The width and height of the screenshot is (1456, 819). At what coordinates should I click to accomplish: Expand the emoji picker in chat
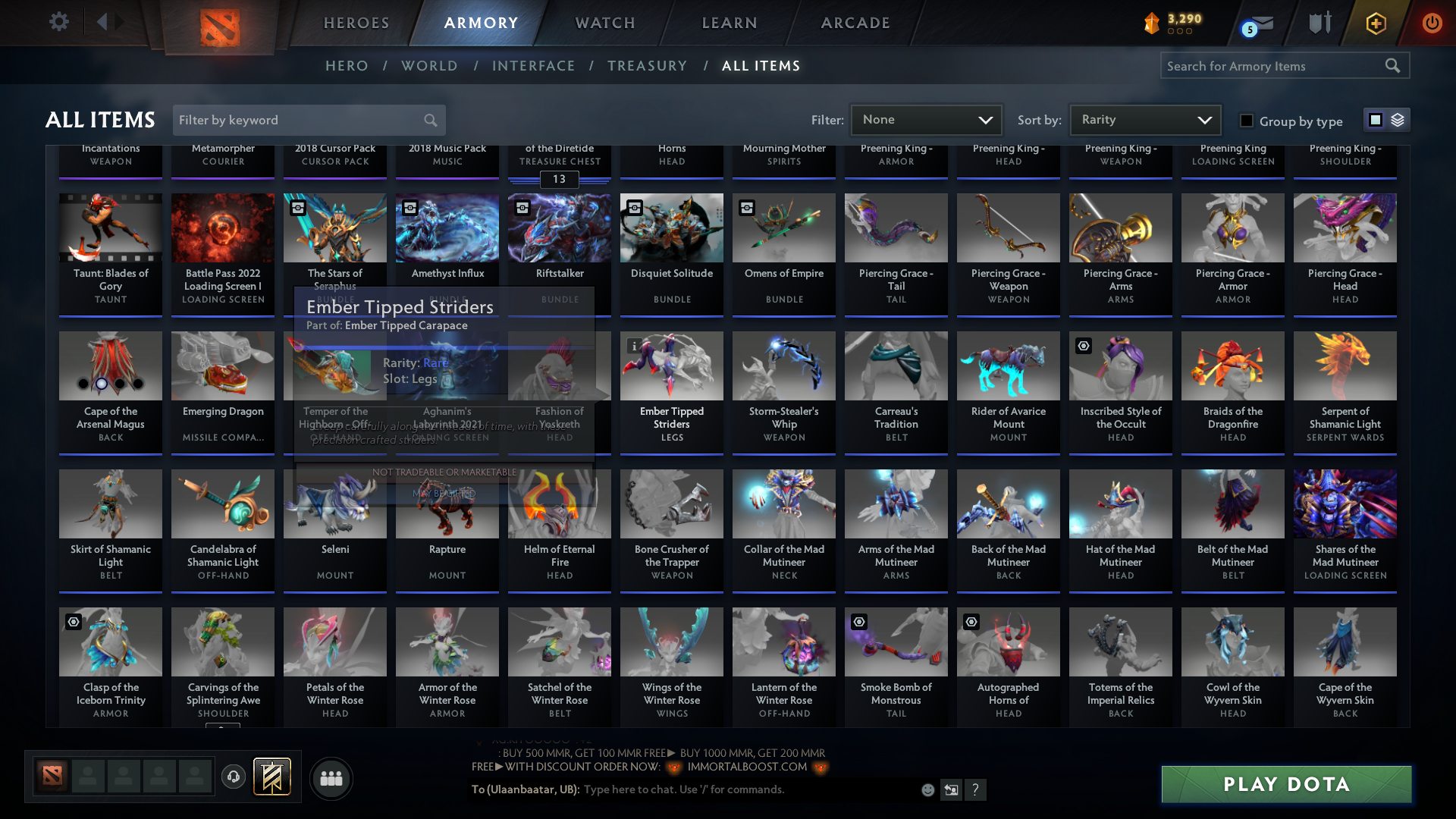pos(927,789)
